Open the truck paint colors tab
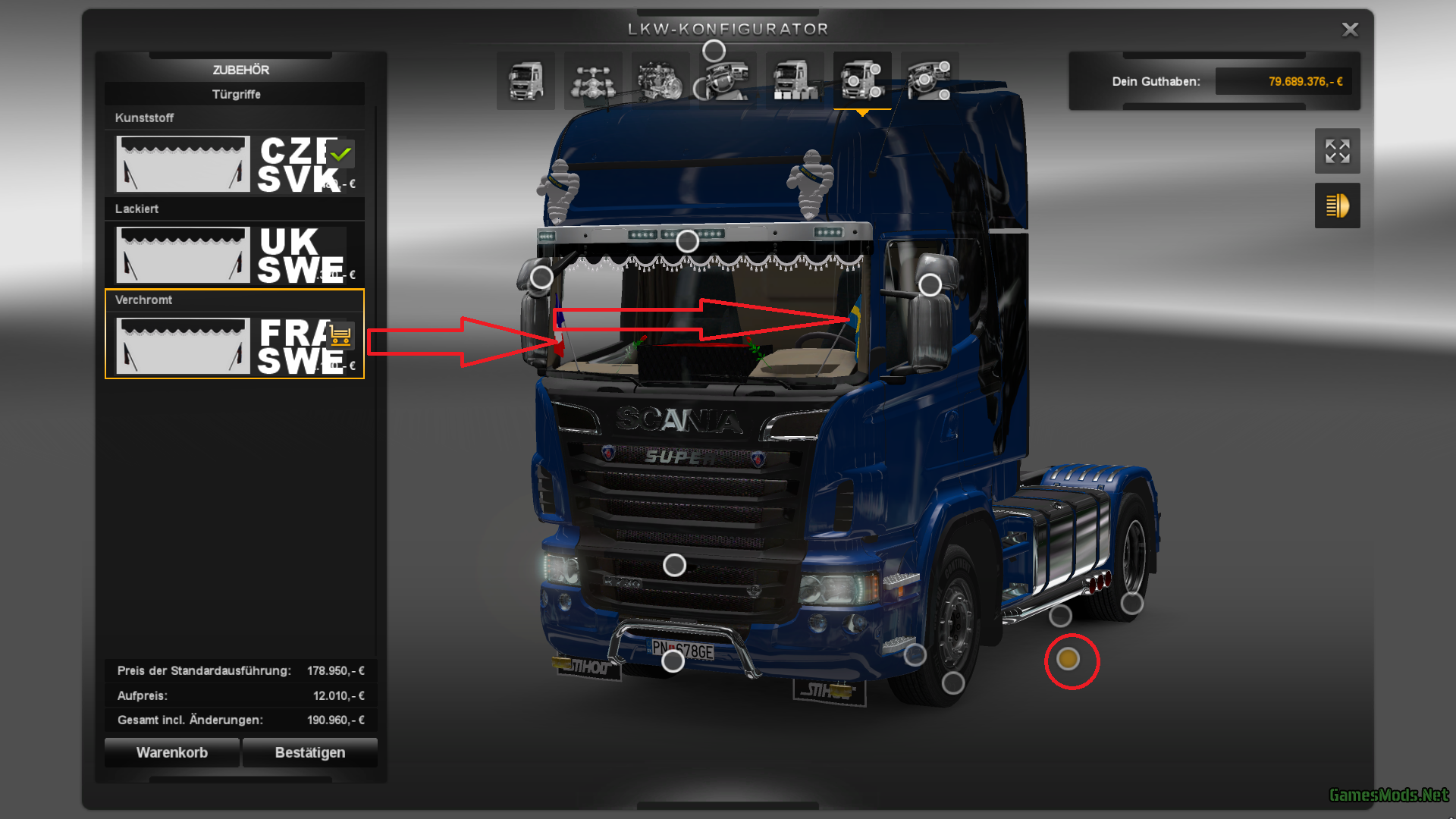The image size is (1456, 819). (795, 81)
